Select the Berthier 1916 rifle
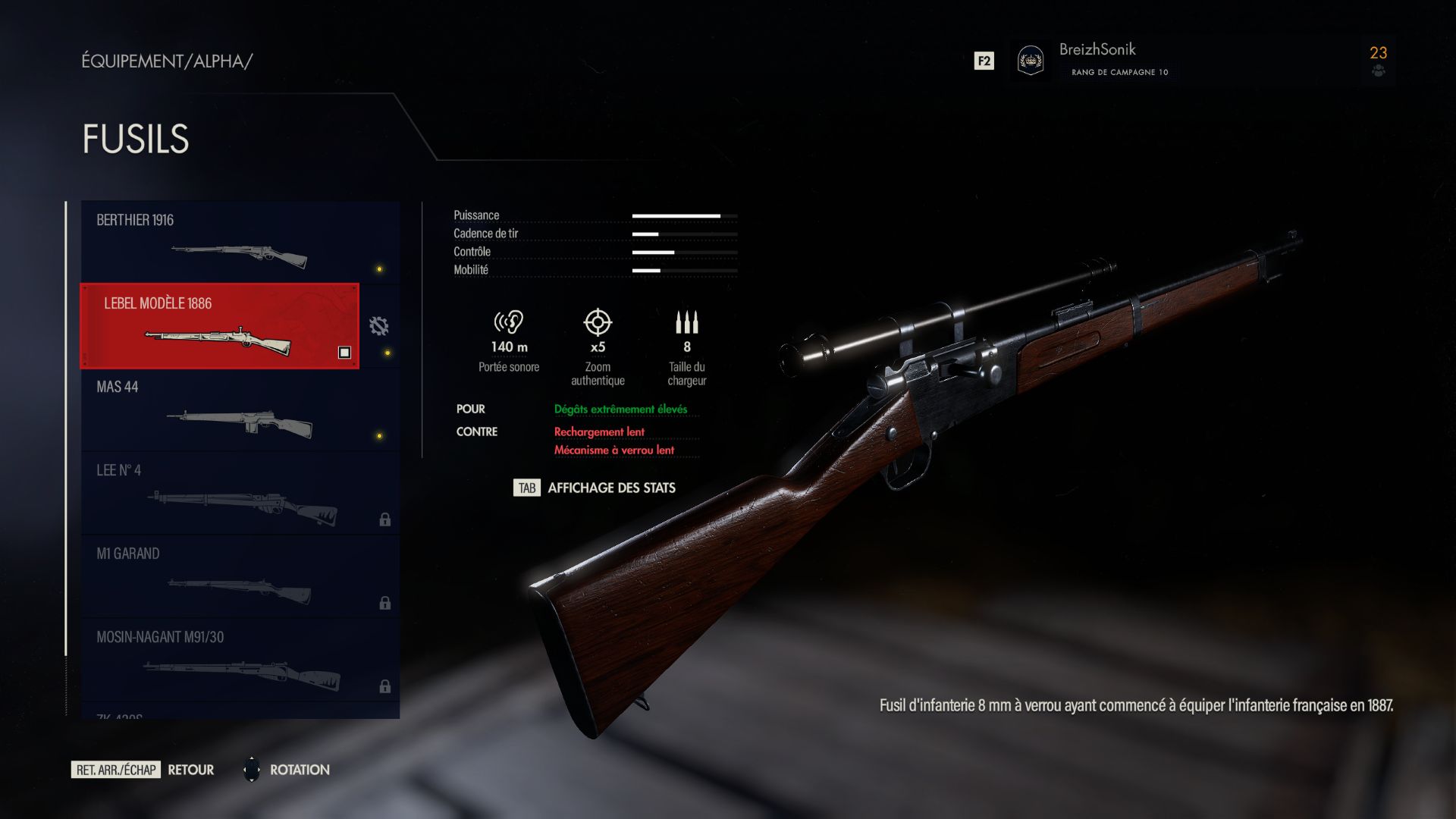 coord(240,242)
